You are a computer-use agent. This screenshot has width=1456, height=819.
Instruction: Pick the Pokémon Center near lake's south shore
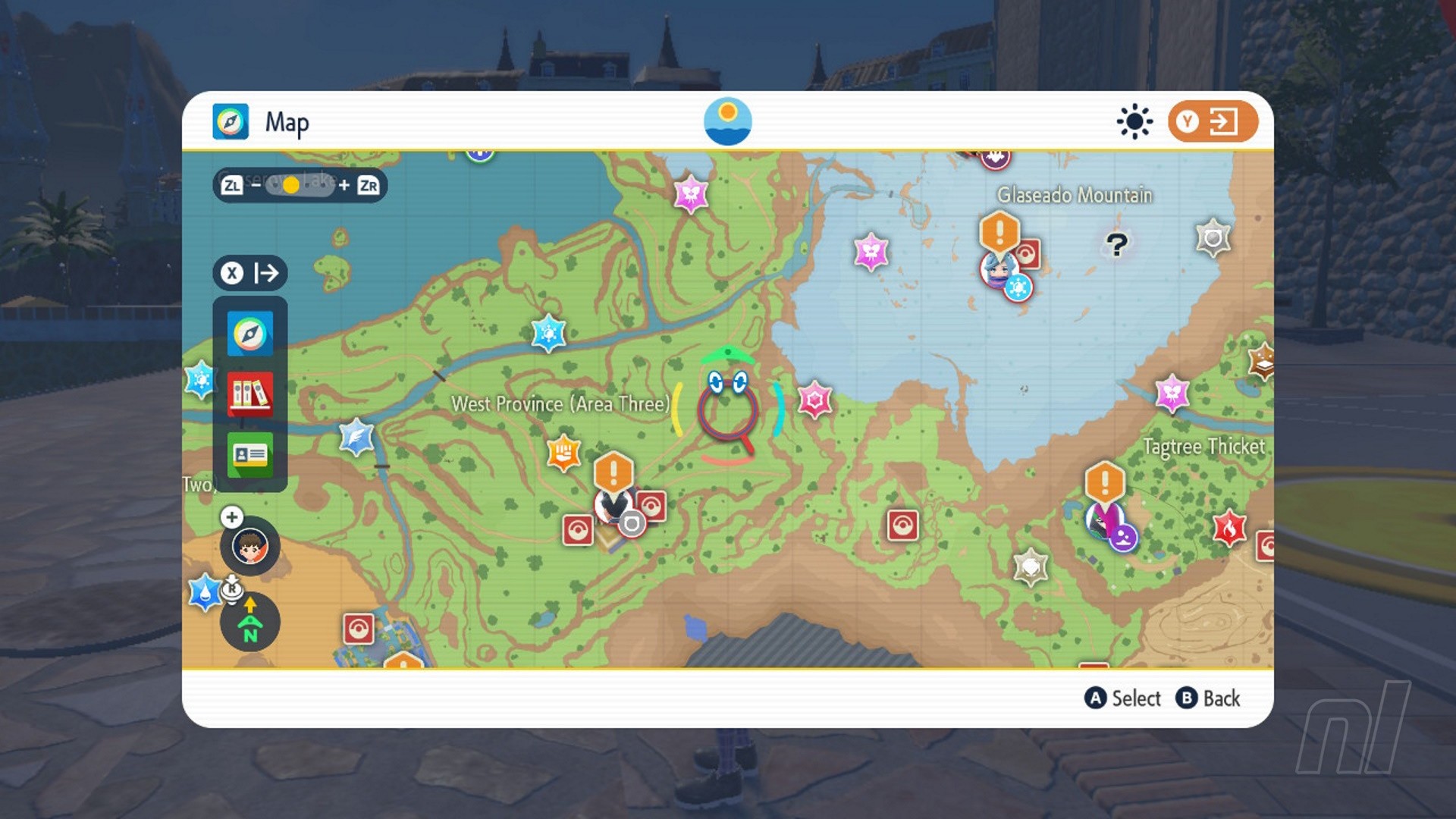902,525
